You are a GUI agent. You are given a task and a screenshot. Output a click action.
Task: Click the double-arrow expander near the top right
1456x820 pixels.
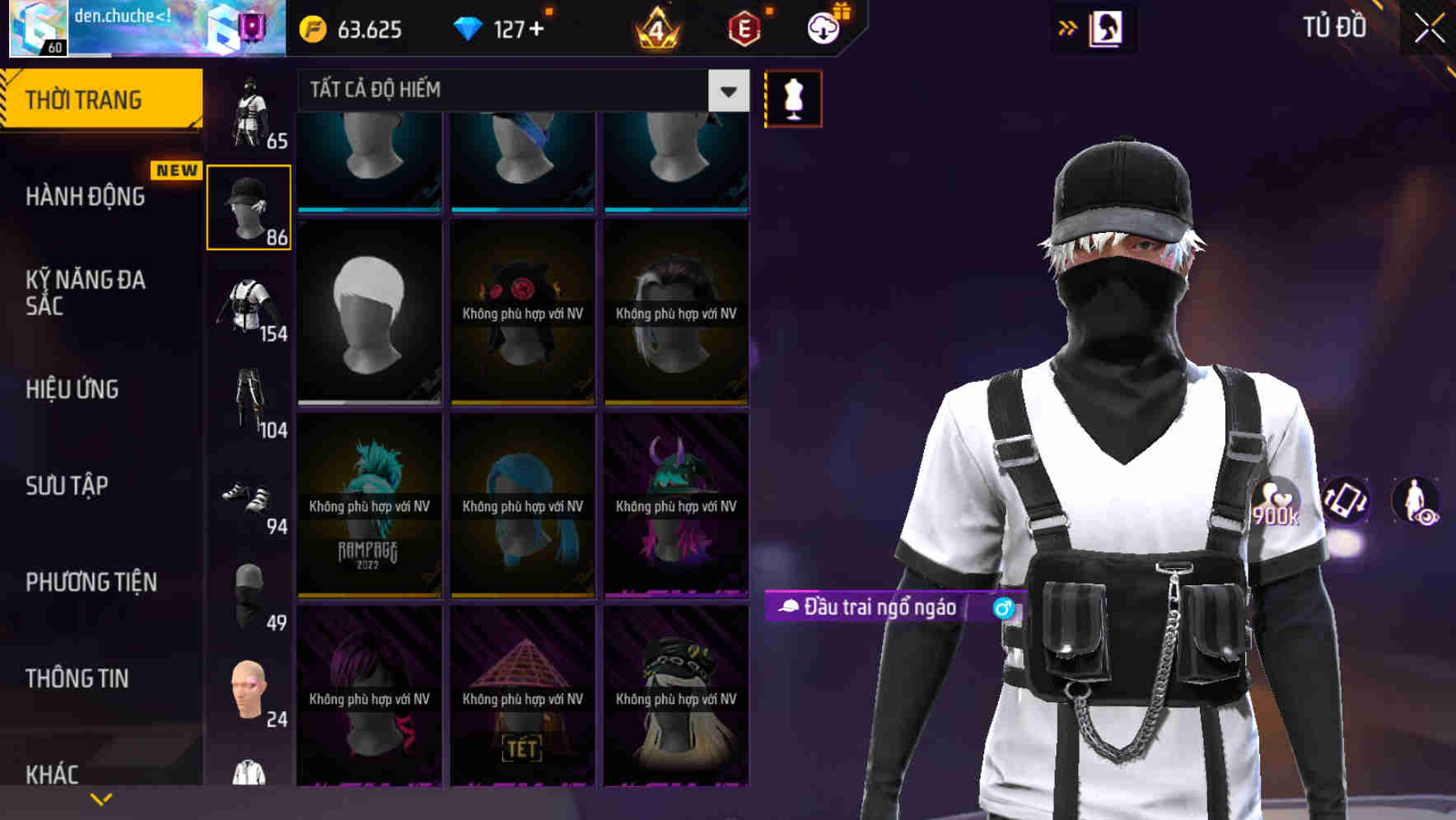point(1068,27)
